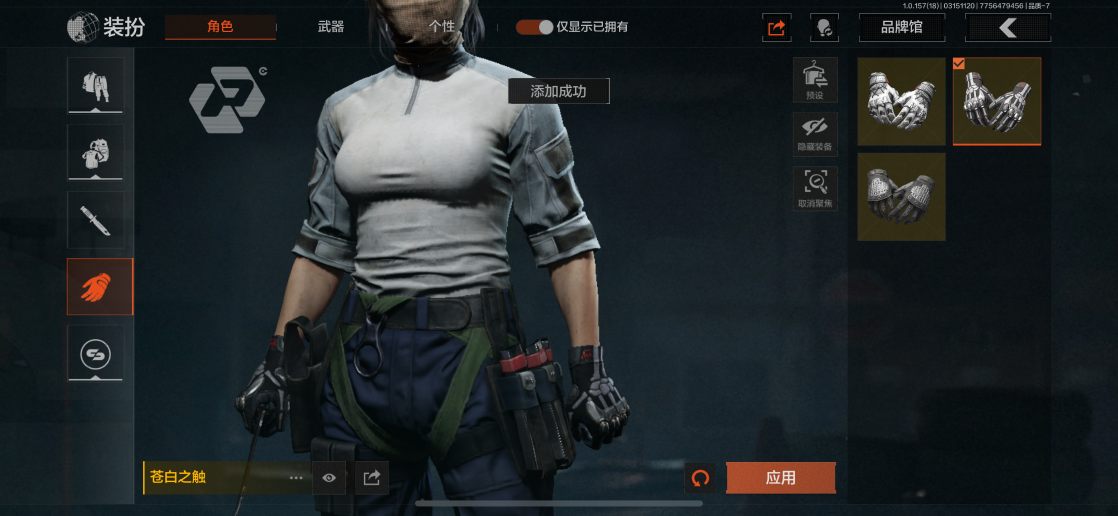Switch to the 角色 character tab
The height and width of the screenshot is (516, 1118).
(x=220, y=27)
